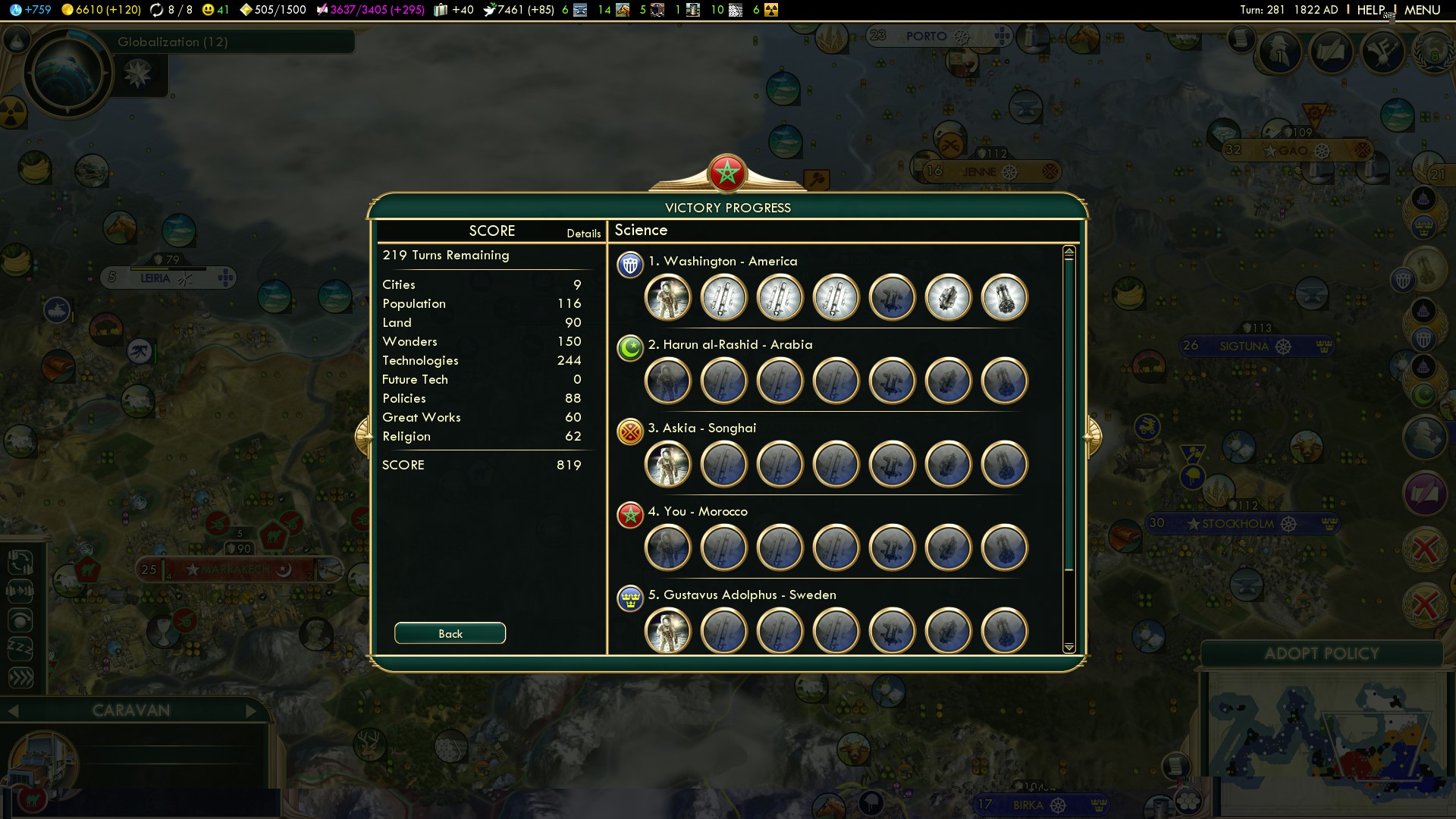Click the Stockholm city banner
Viewport: 1456px width, 819px height.
pyautogui.click(x=1238, y=523)
